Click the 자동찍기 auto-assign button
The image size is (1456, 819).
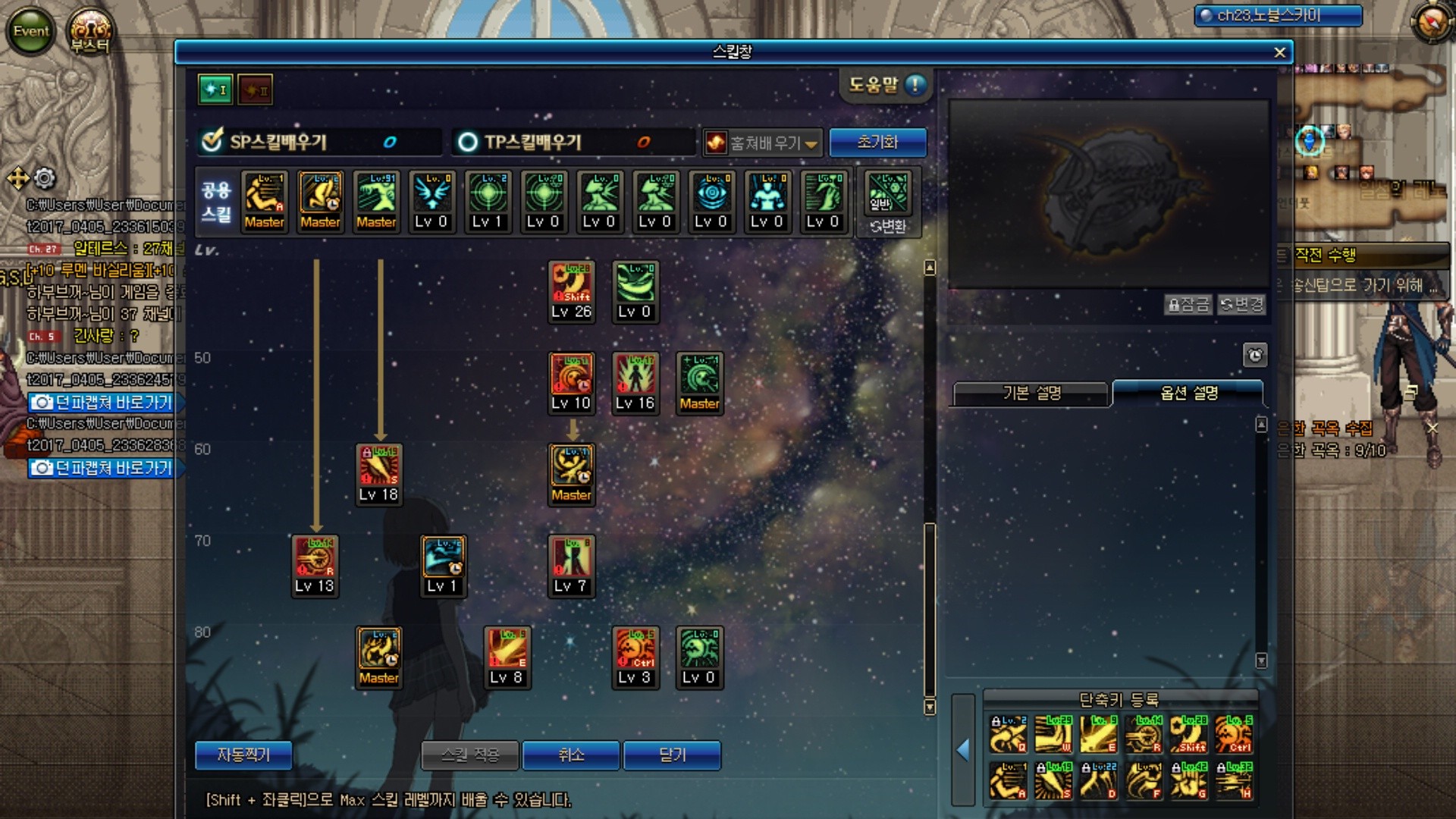pyautogui.click(x=243, y=755)
